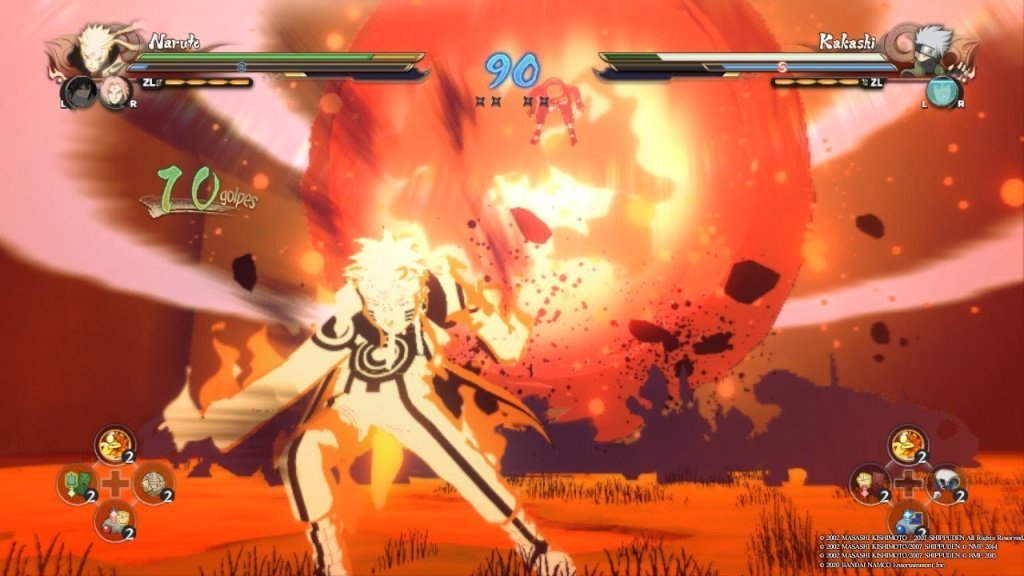Call the pink-haired Sakura support portrait
This screenshot has width=1024, height=576.
114,92
